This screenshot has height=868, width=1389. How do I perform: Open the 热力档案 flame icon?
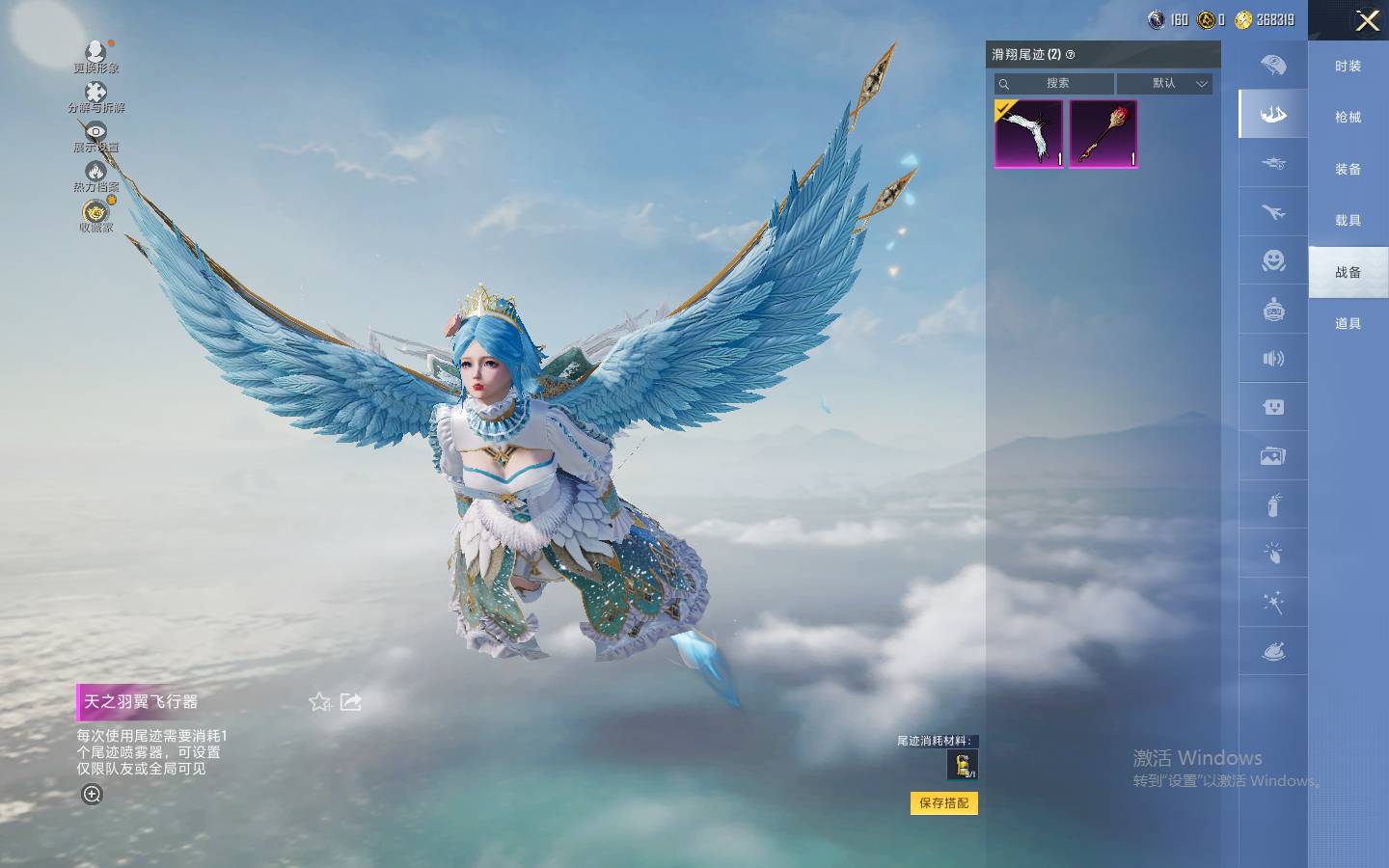coord(95,176)
